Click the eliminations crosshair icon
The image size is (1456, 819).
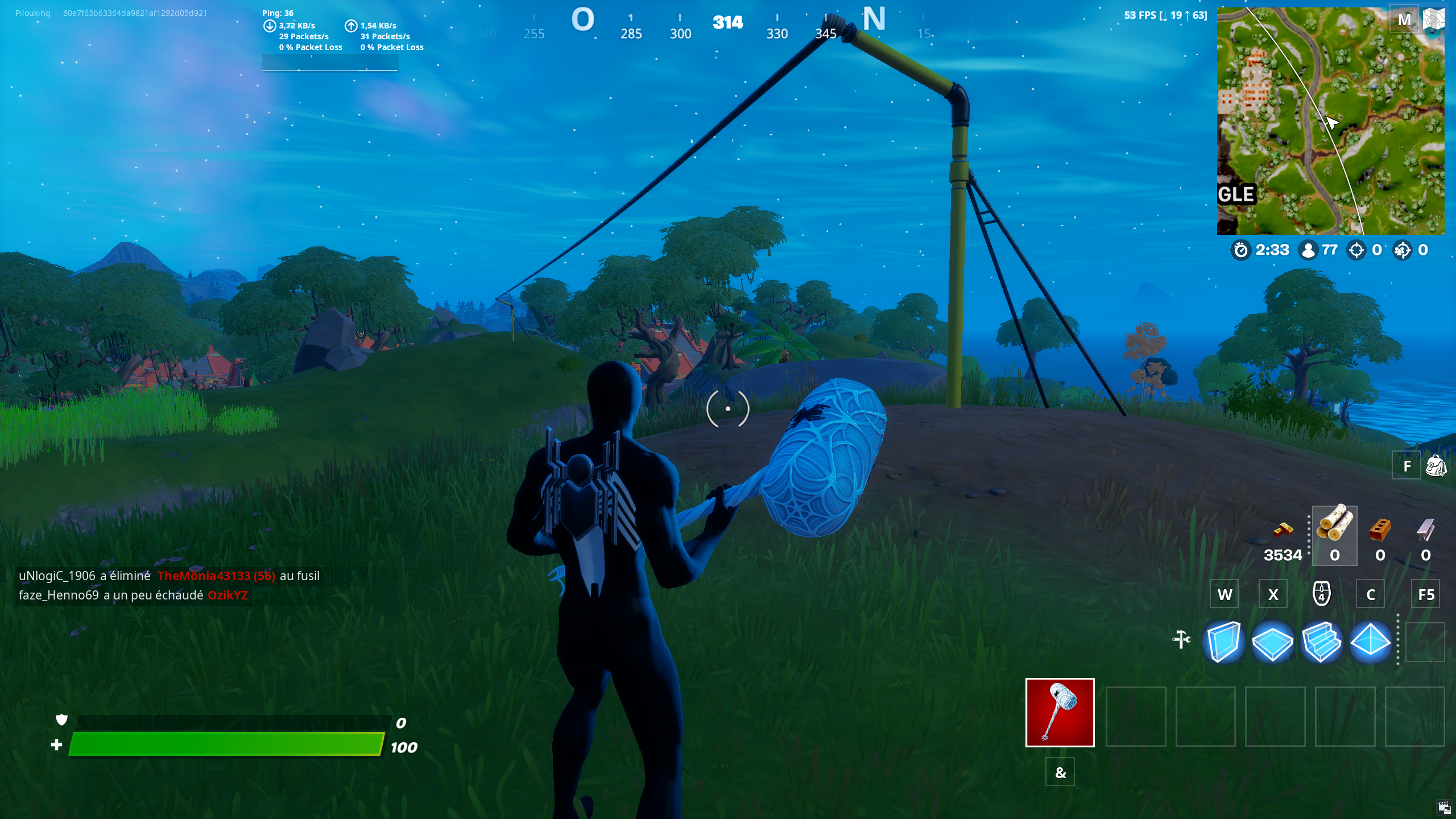(1358, 249)
